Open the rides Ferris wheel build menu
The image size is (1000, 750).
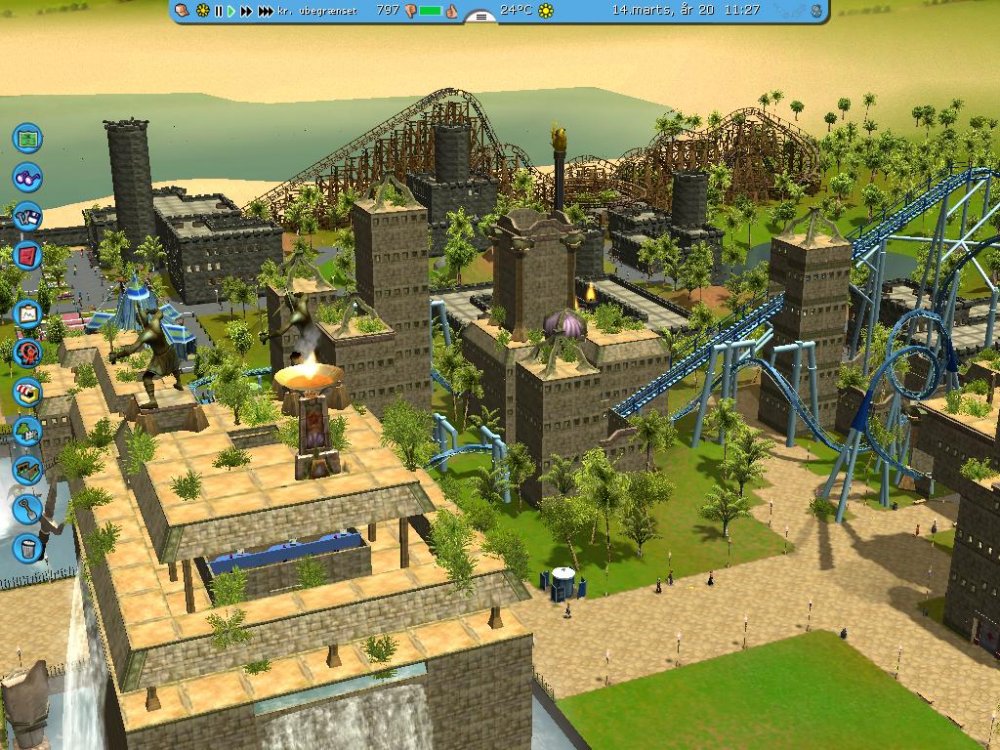[x=27, y=352]
